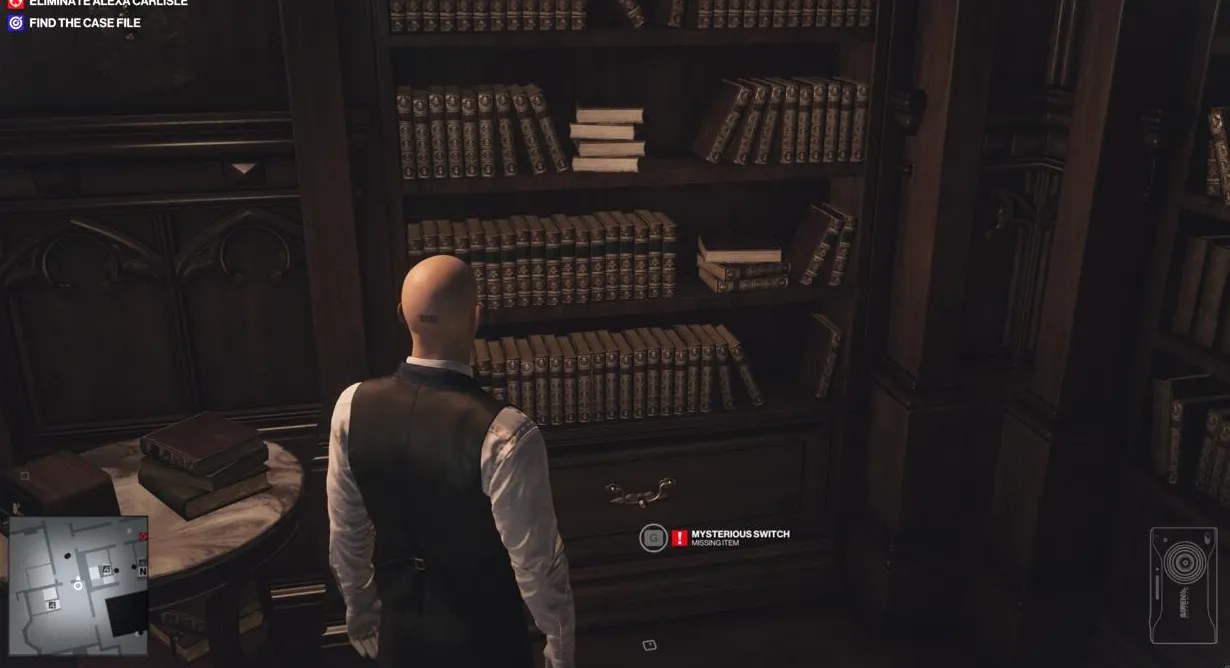Select the camera item slot
The width and height of the screenshot is (1230, 668).
1183,585
